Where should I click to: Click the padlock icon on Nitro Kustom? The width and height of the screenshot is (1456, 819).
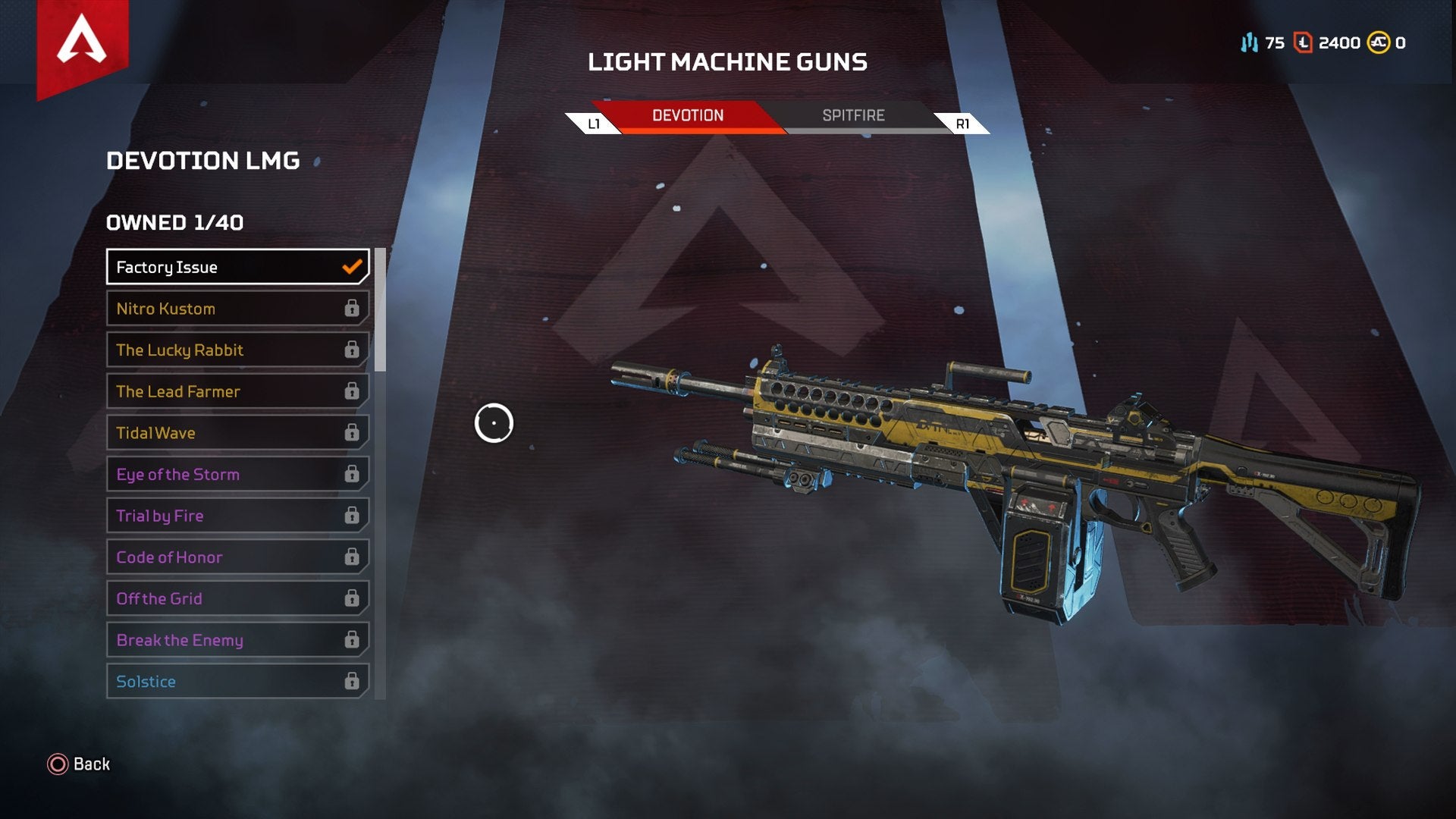[x=352, y=309]
